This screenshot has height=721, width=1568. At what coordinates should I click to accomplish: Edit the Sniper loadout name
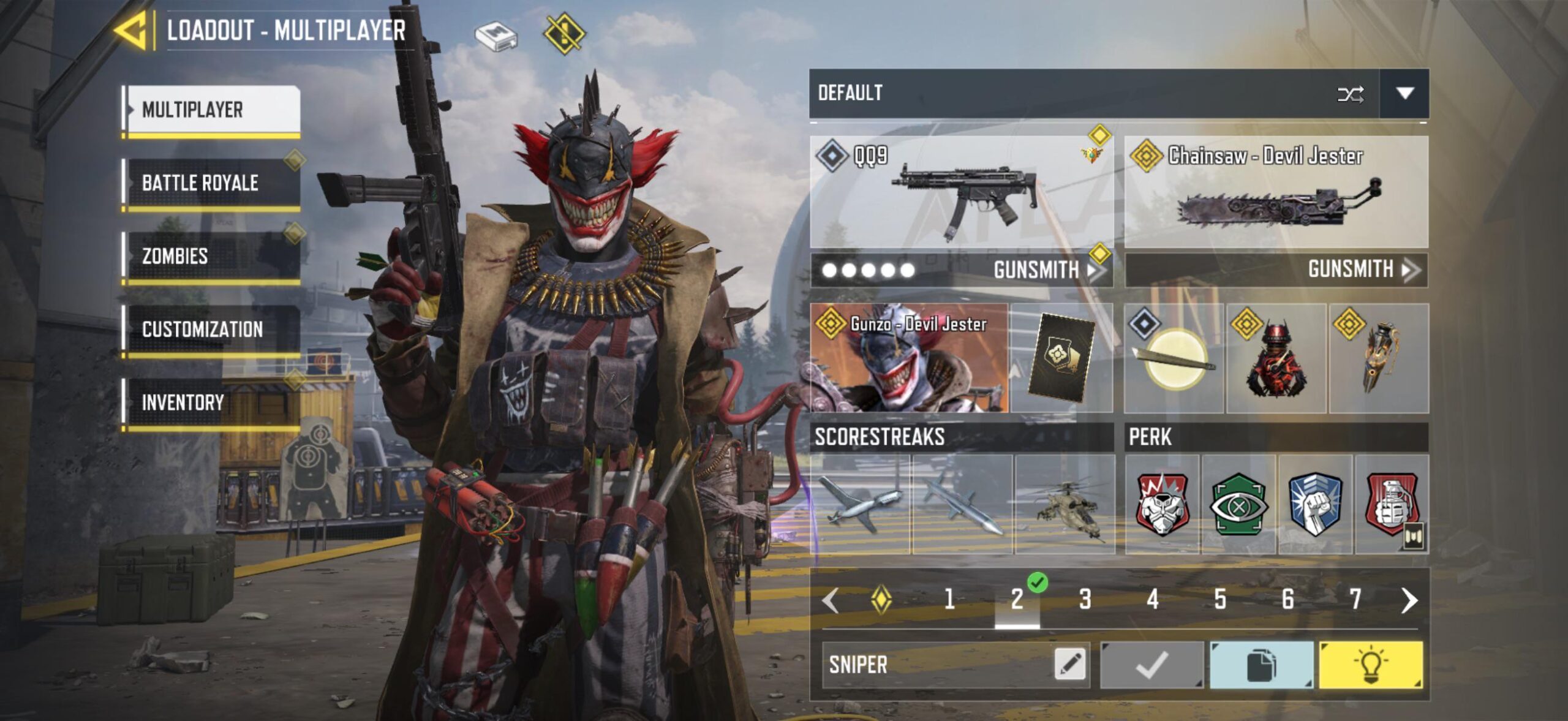click(1069, 664)
